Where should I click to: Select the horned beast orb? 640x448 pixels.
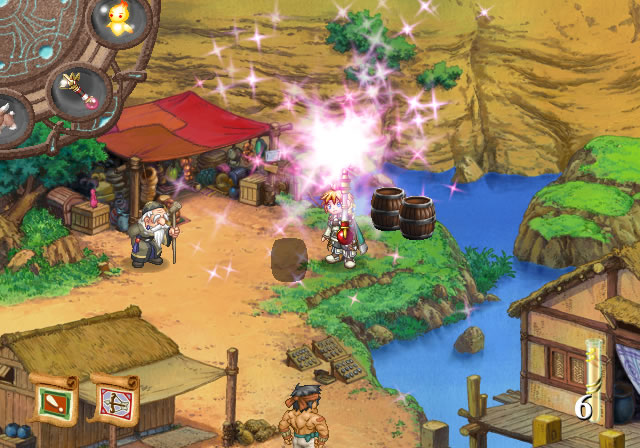point(12,117)
